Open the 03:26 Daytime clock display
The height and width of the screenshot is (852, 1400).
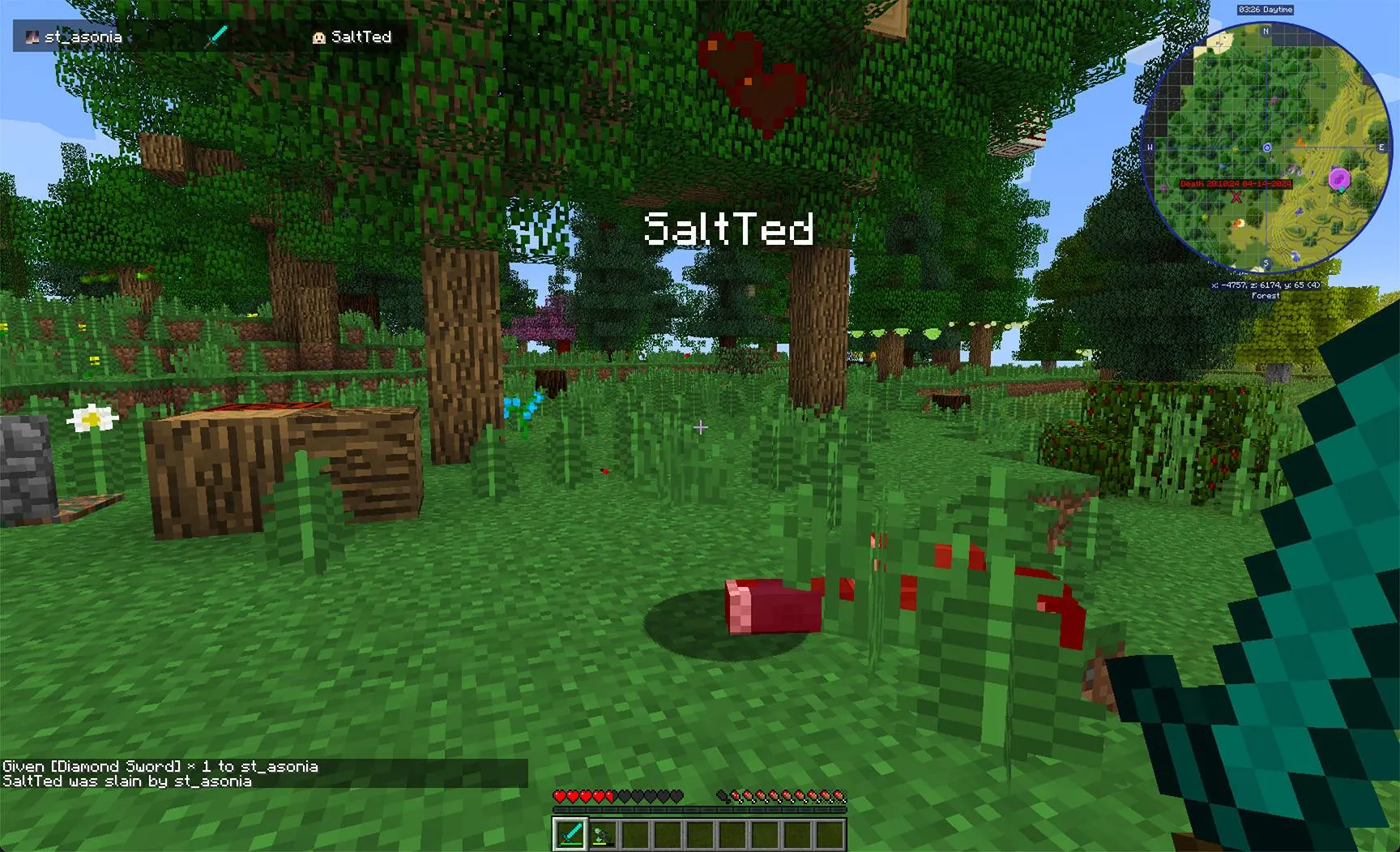[x=1266, y=9]
